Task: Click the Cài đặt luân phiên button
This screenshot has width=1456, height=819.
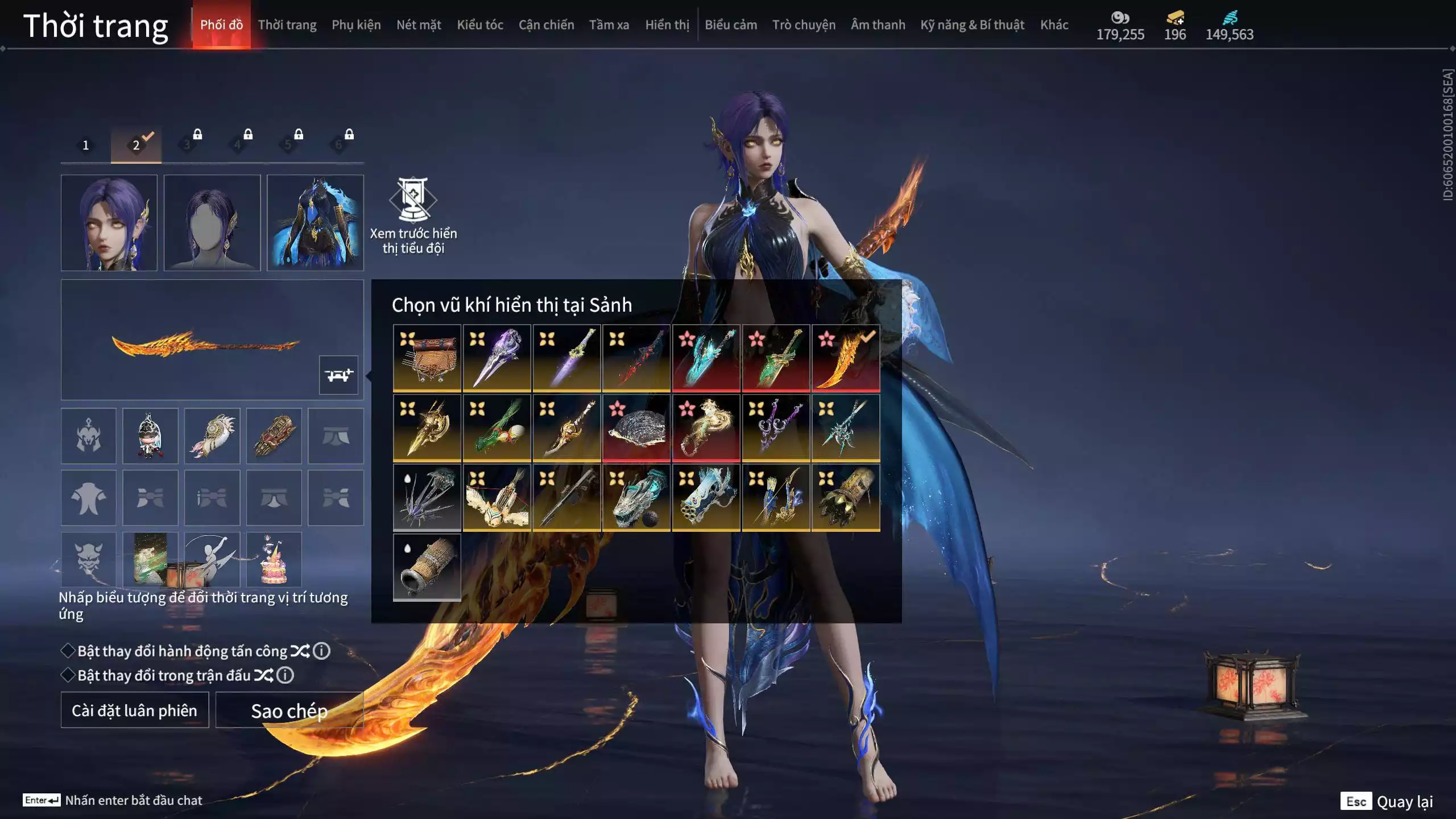Action: tap(135, 710)
